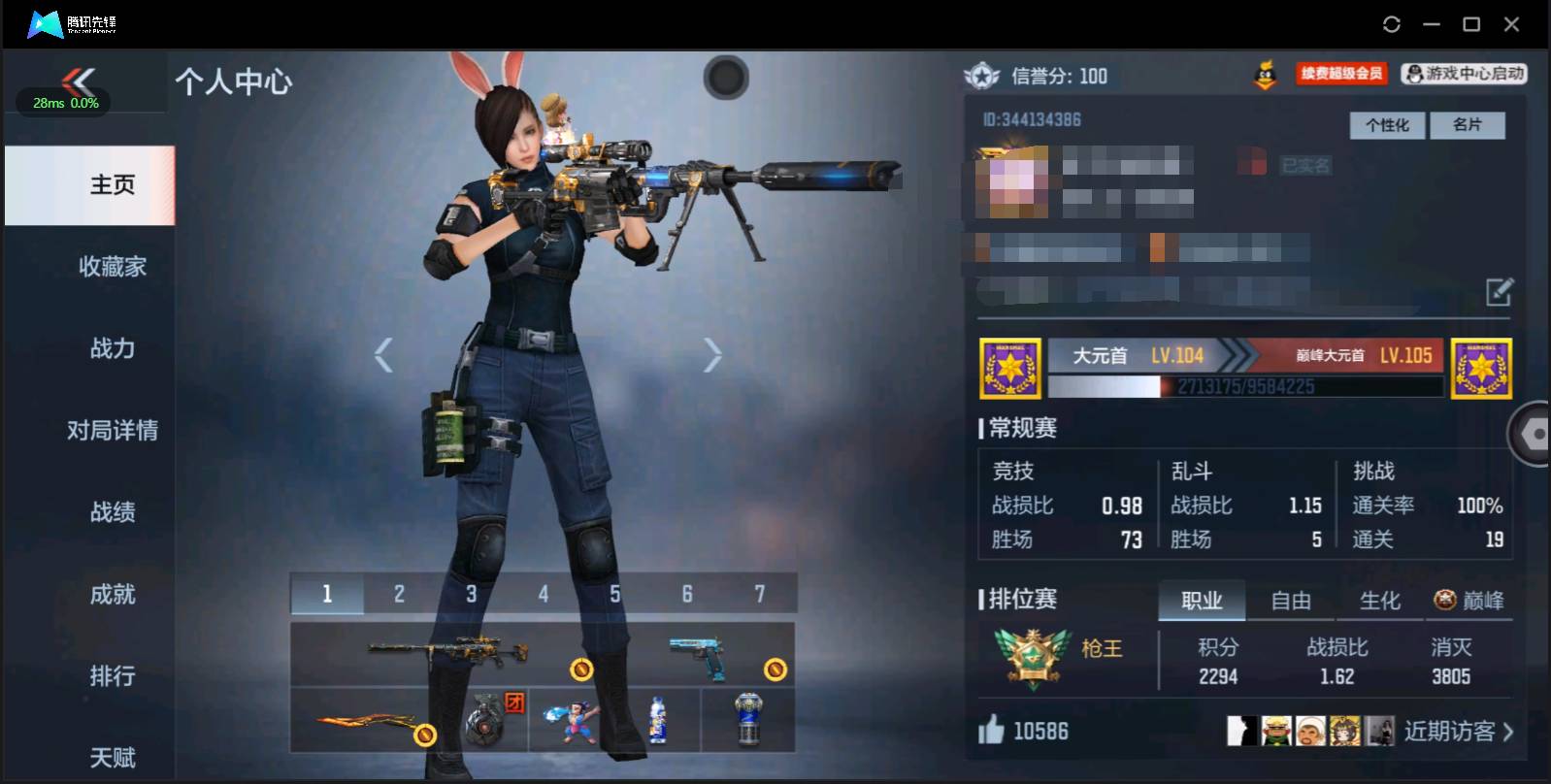Switch to the 生化 ranked tab
This screenshot has width=1551, height=784.
(x=1378, y=601)
